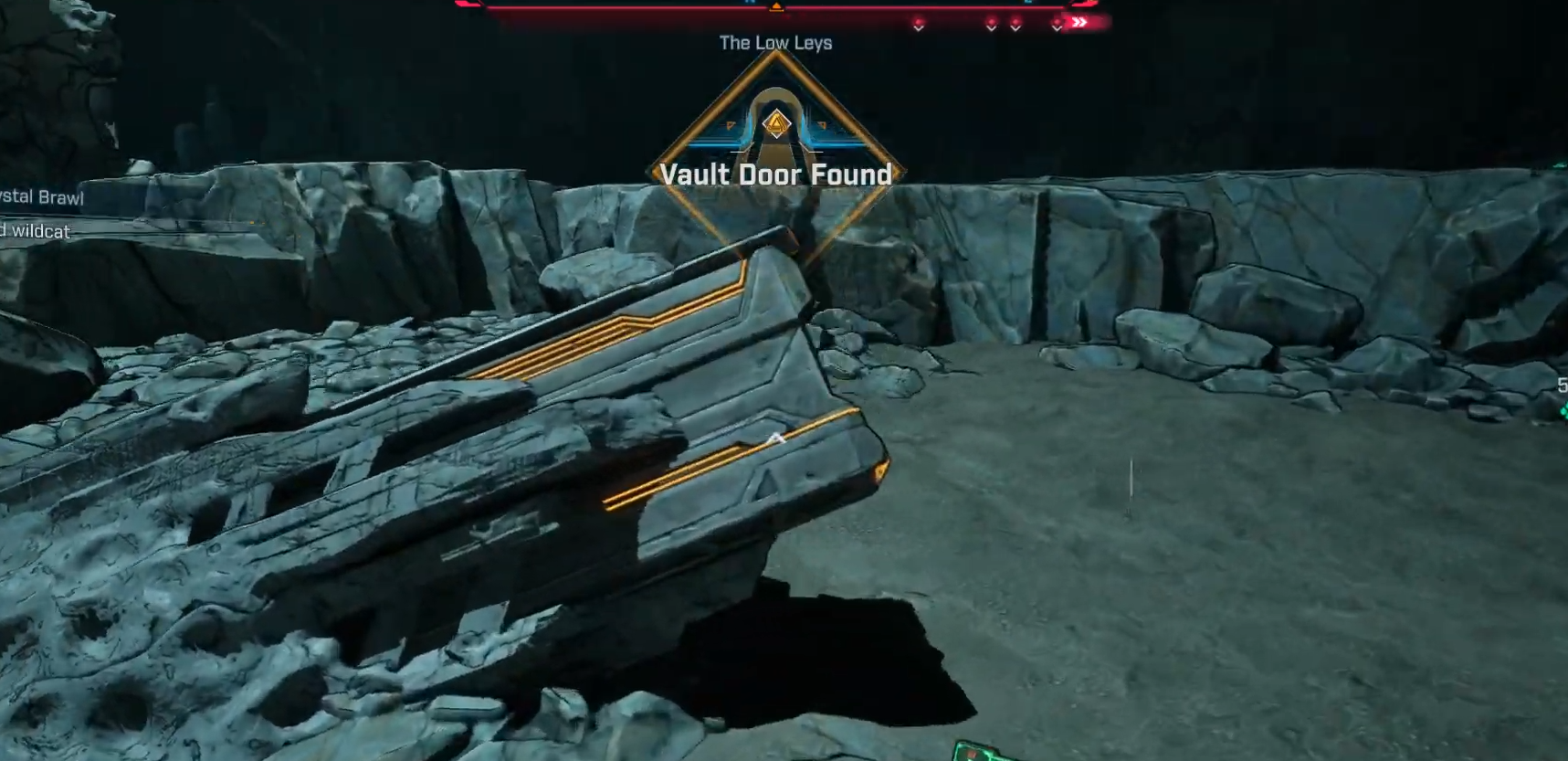Expand the enemy indicator chevron under the compass

pos(918,29)
